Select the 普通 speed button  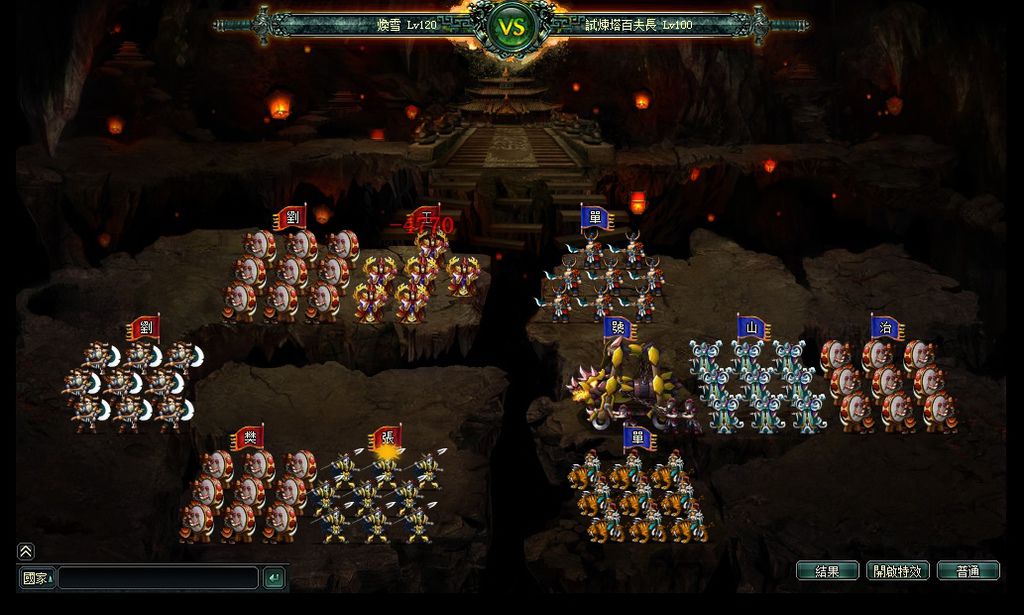tap(968, 571)
